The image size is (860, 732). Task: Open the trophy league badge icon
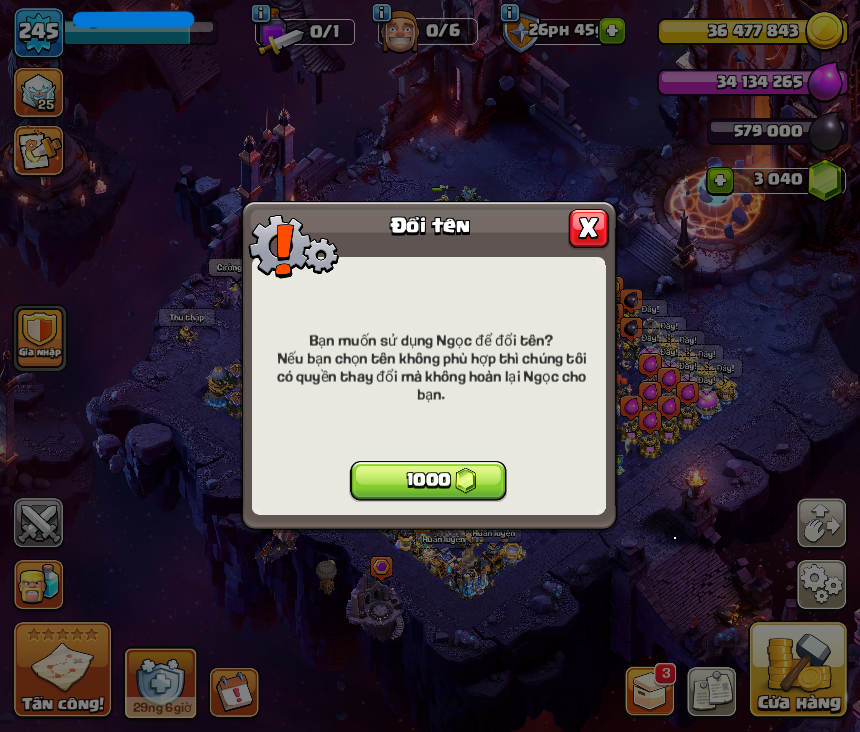tap(38, 92)
